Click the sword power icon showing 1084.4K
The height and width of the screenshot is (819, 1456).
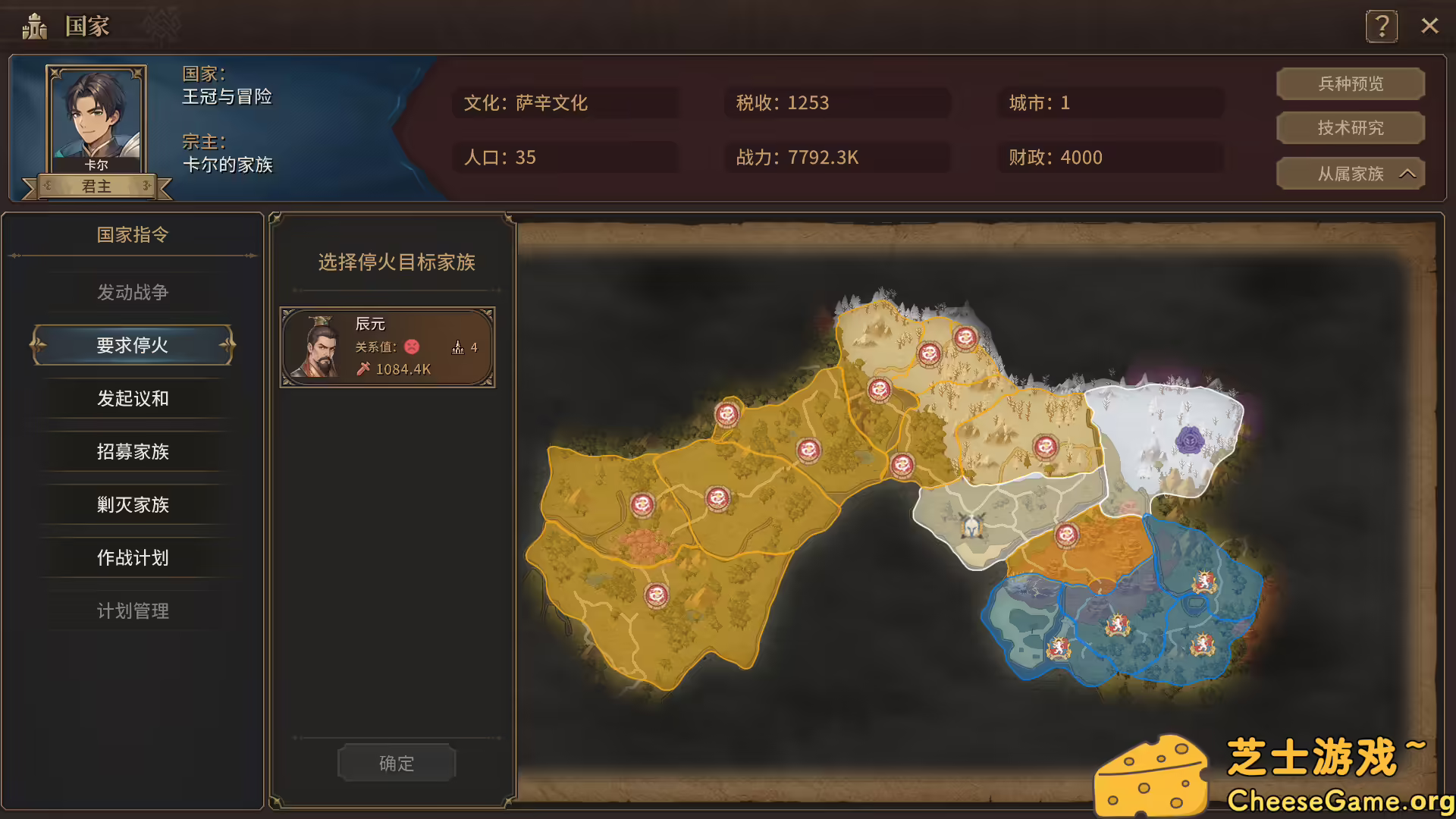(362, 369)
